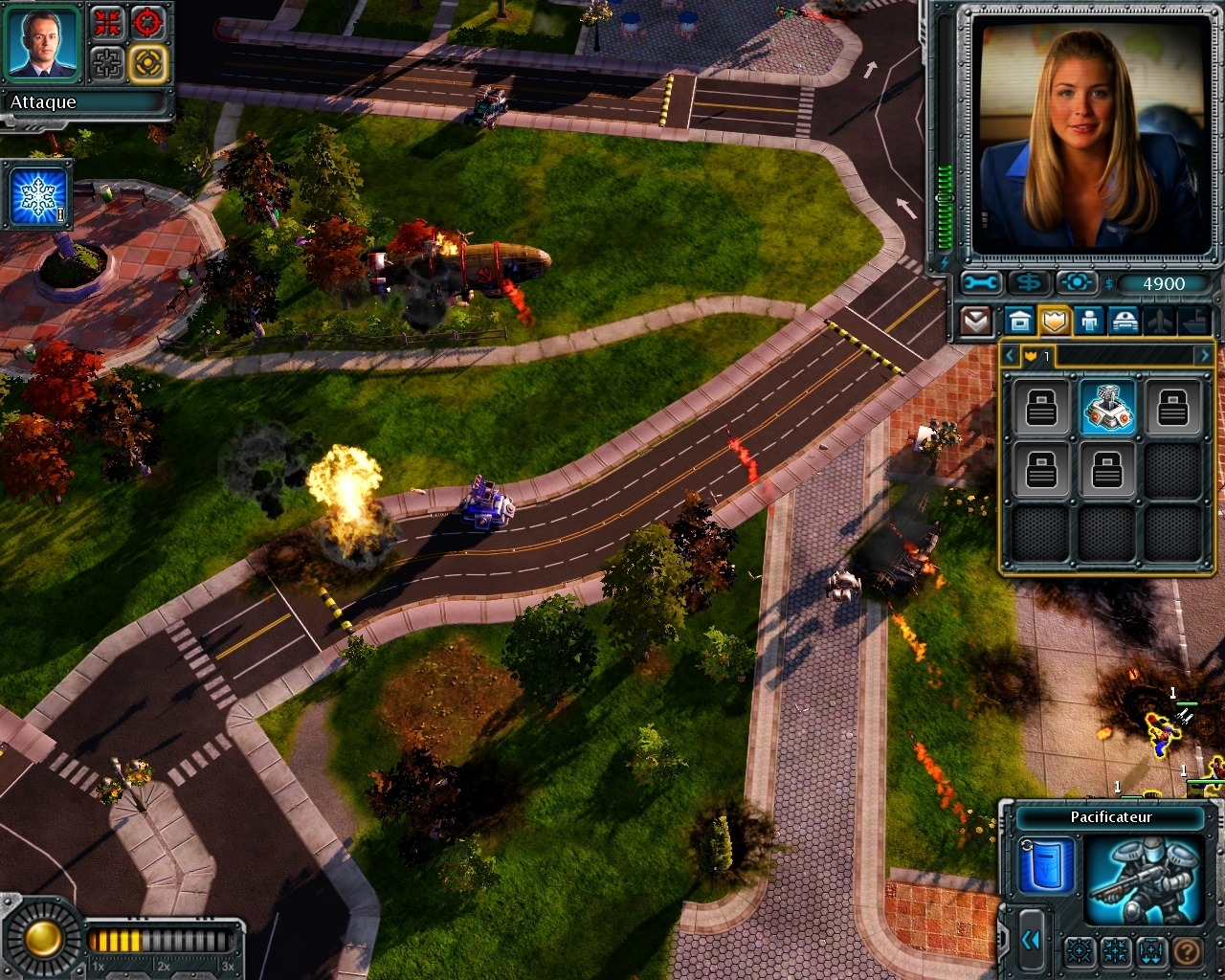1225x980 pixels.
Task: Switch to the infantry production tab
Action: (x=1089, y=321)
